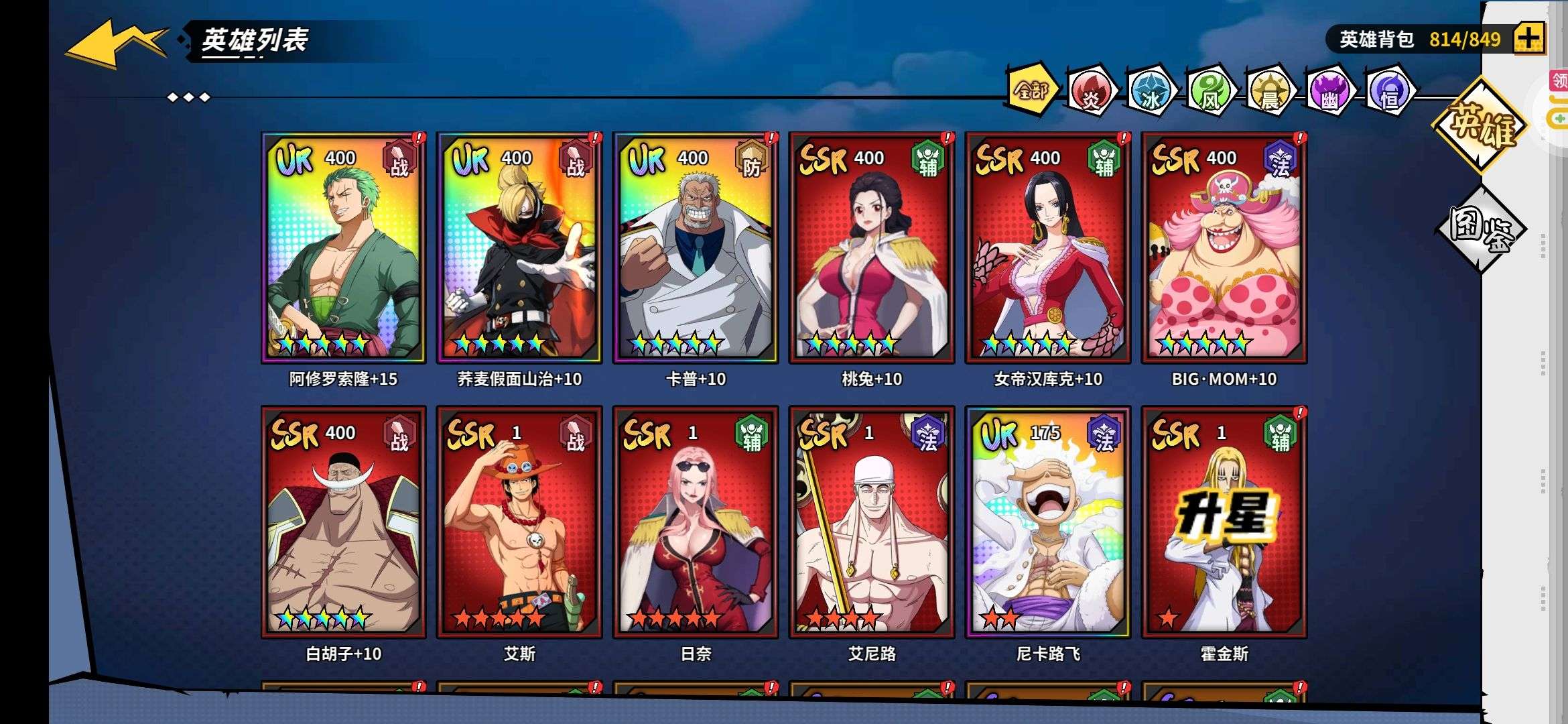Image resolution: width=1568 pixels, height=724 pixels.
Task: Expand hero backpack with plus button
Action: 1528,39
